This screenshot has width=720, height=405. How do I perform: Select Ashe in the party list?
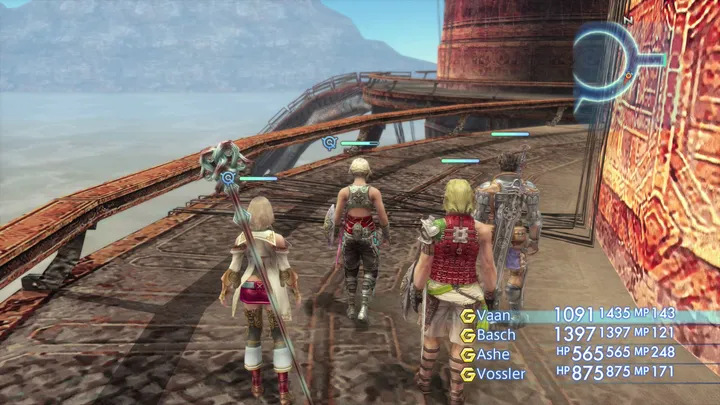pyautogui.click(x=493, y=354)
